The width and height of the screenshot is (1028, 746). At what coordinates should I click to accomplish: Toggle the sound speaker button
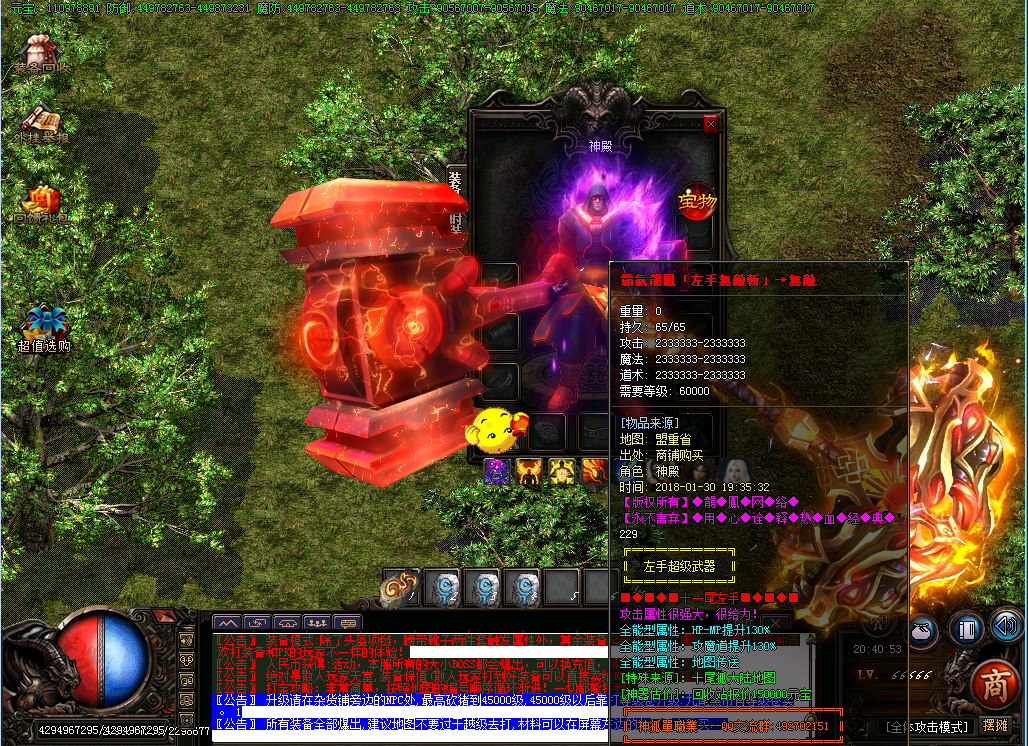coord(1005,628)
